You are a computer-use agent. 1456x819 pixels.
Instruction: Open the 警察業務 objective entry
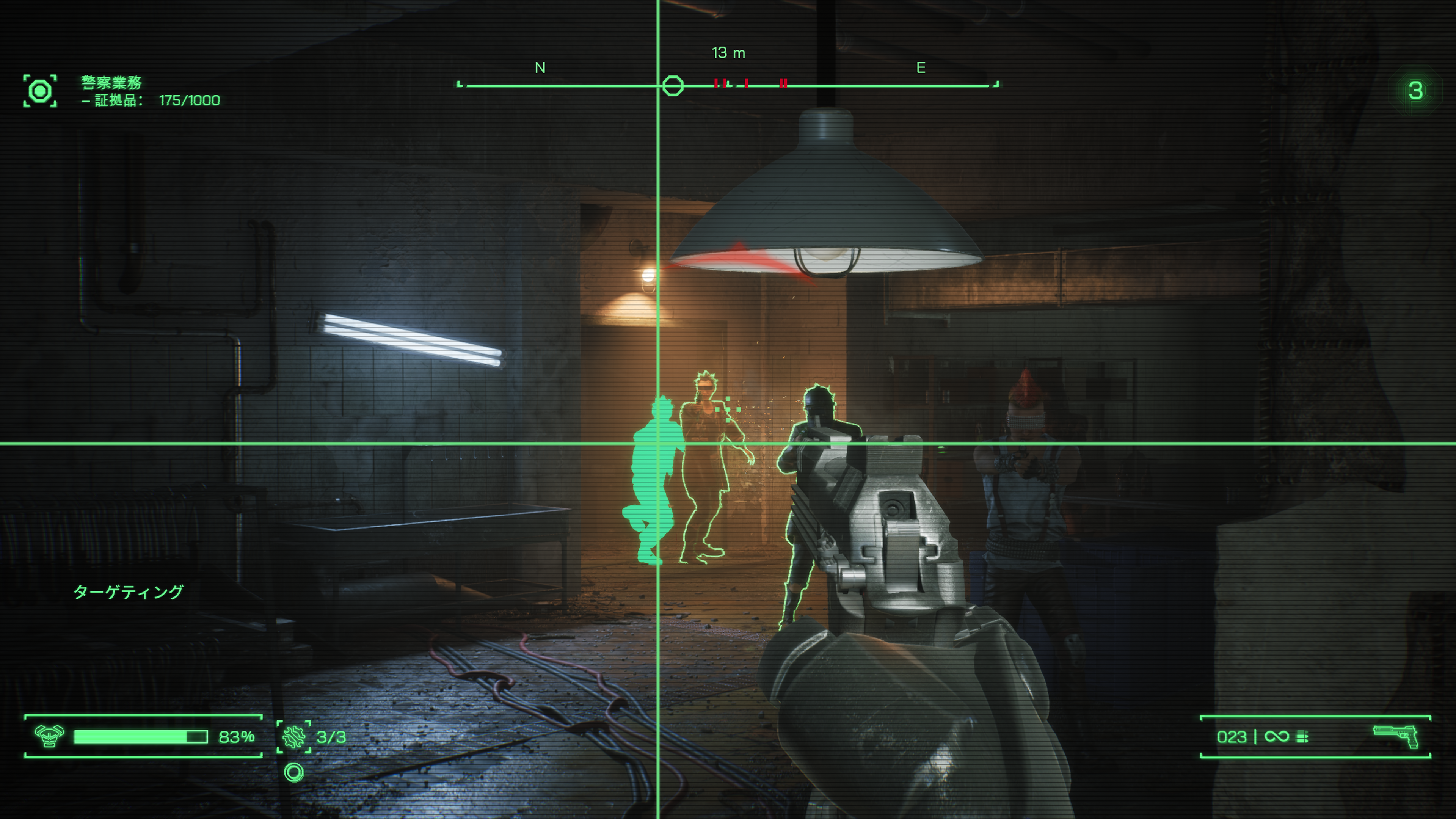pyautogui.click(x=111, y=83)
